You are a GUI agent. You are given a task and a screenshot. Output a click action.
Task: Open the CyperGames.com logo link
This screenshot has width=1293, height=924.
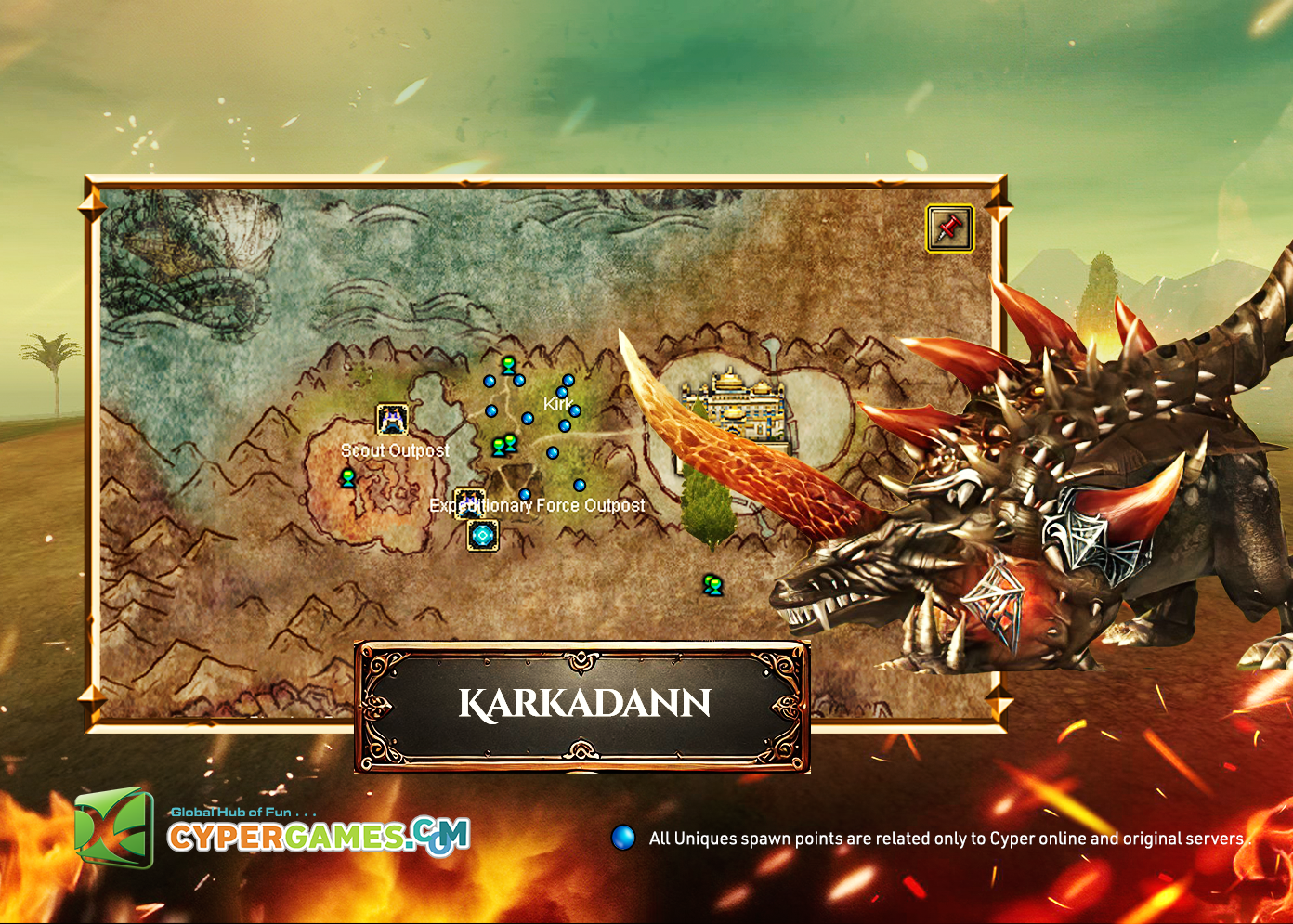click(x=272, y=829)
